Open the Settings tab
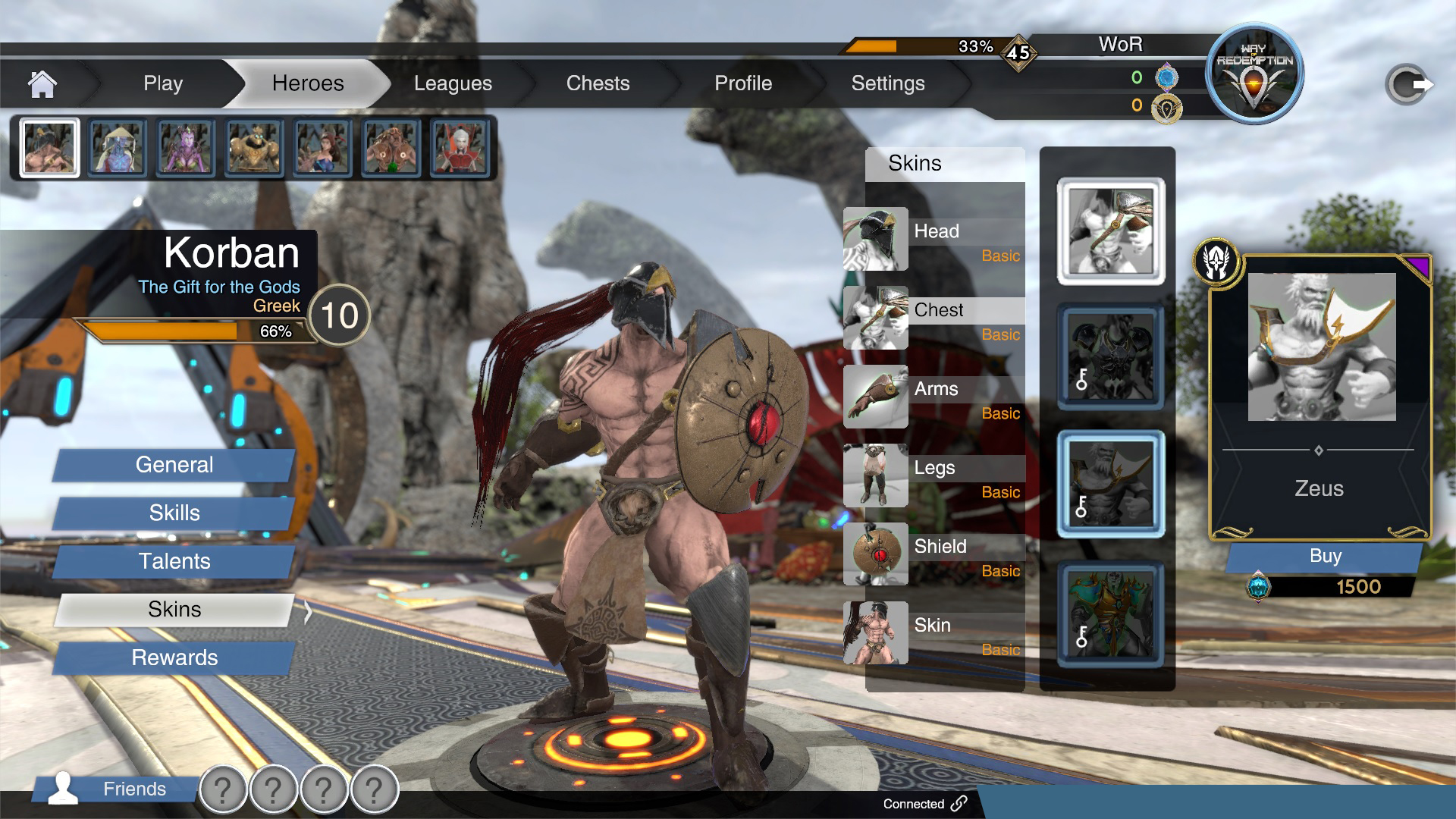 point(888,83)
